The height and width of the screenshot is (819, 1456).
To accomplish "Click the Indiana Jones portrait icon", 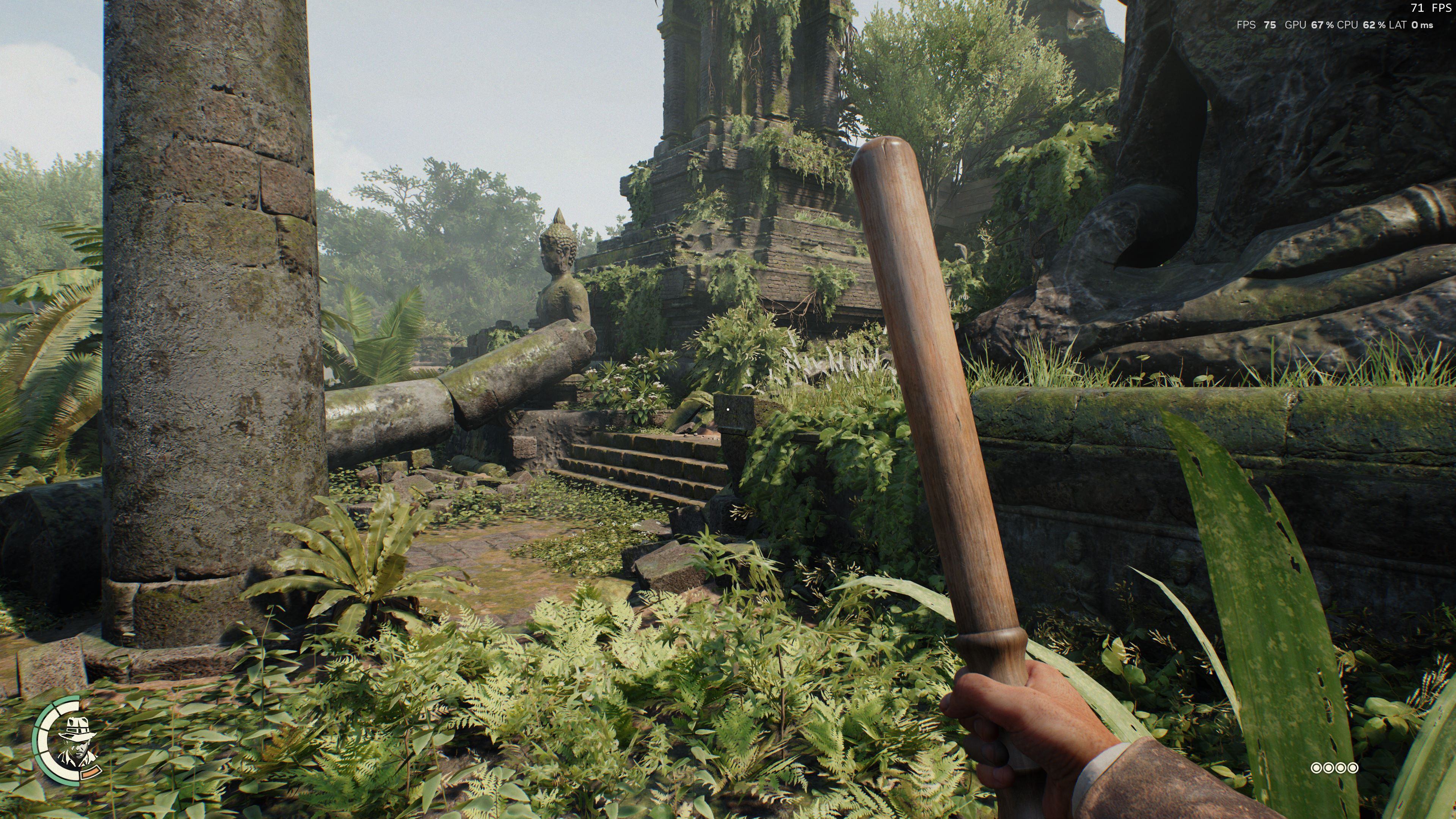I will coord(76,739).
